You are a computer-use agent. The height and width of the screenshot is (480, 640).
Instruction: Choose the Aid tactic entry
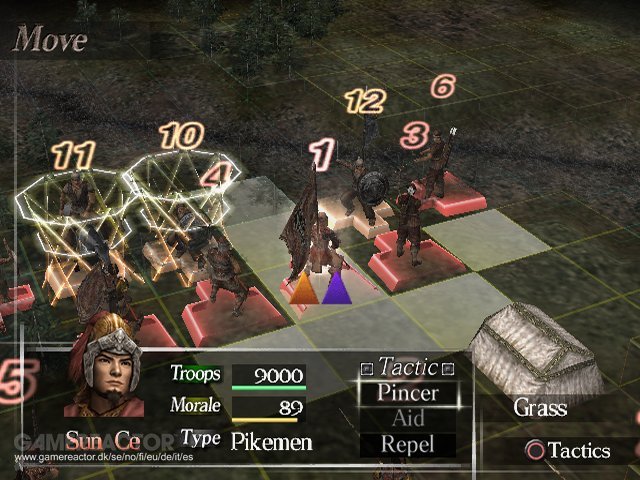407,418
